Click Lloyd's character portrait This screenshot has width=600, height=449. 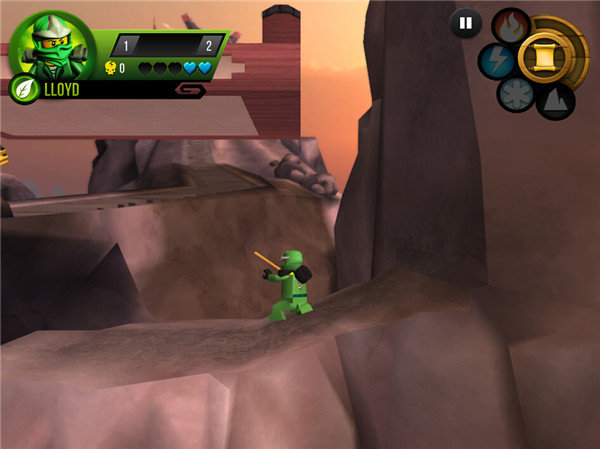(x=51, y=45)
